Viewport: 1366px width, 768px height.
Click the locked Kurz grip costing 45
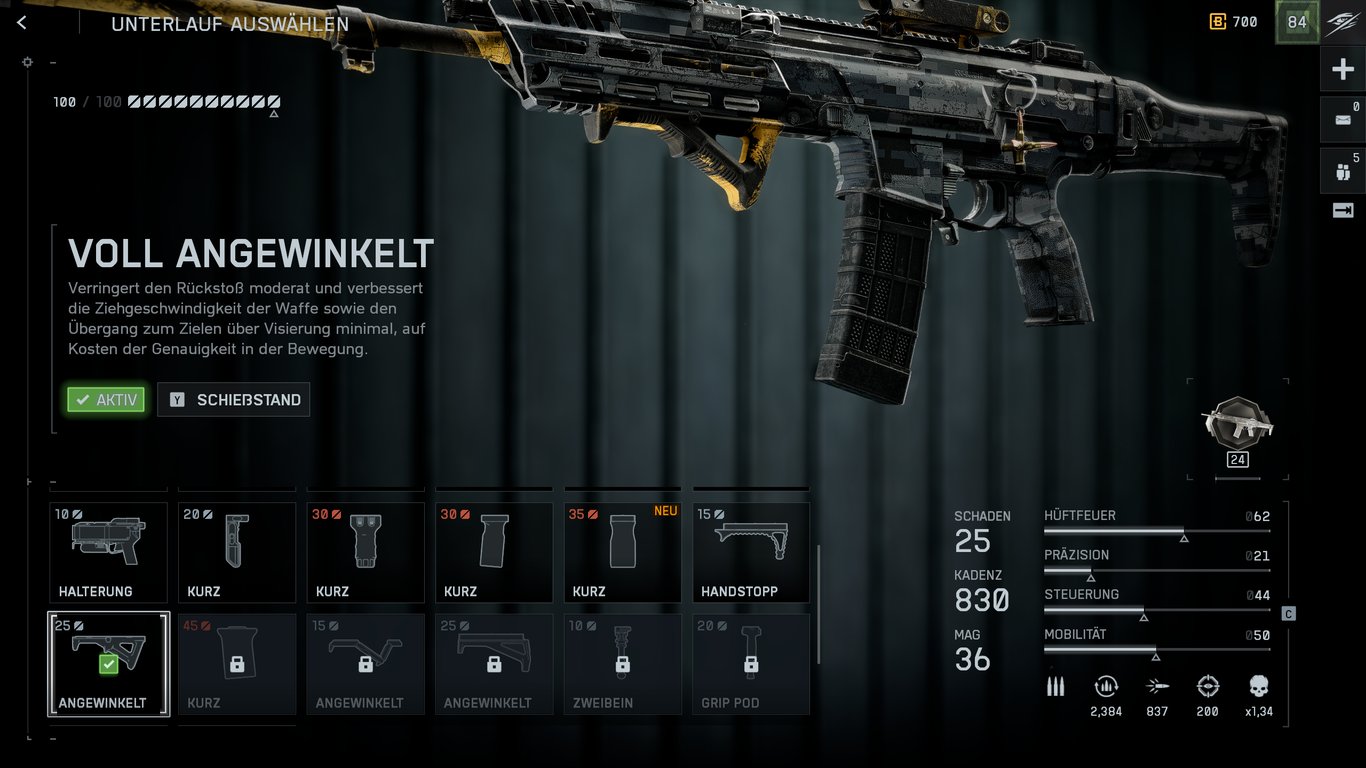[x=237, y=664]
